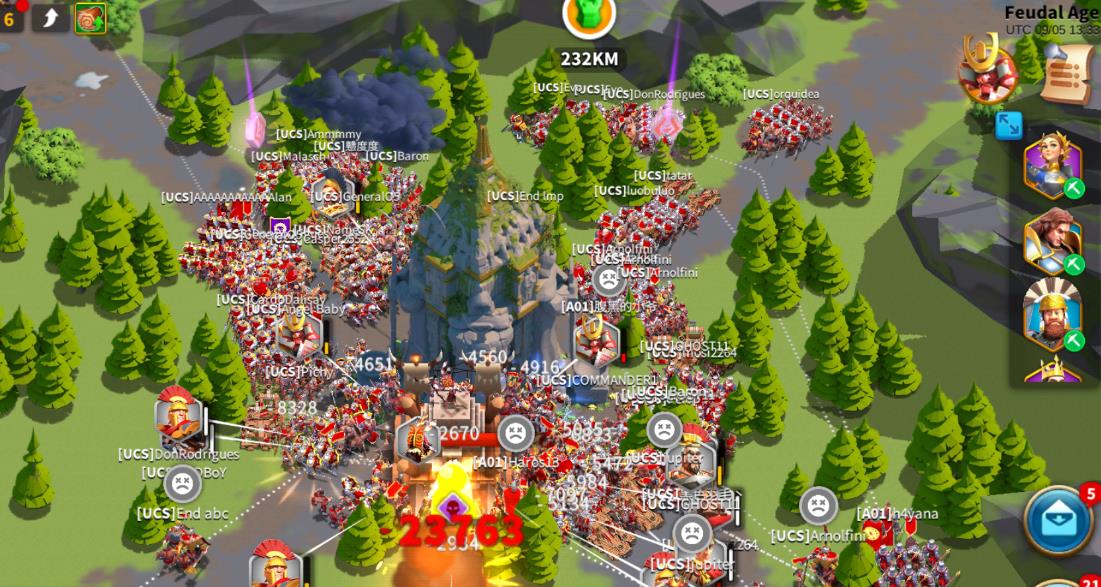
Task: Click the white curved arrow button
Action: [x=49, y=17]
